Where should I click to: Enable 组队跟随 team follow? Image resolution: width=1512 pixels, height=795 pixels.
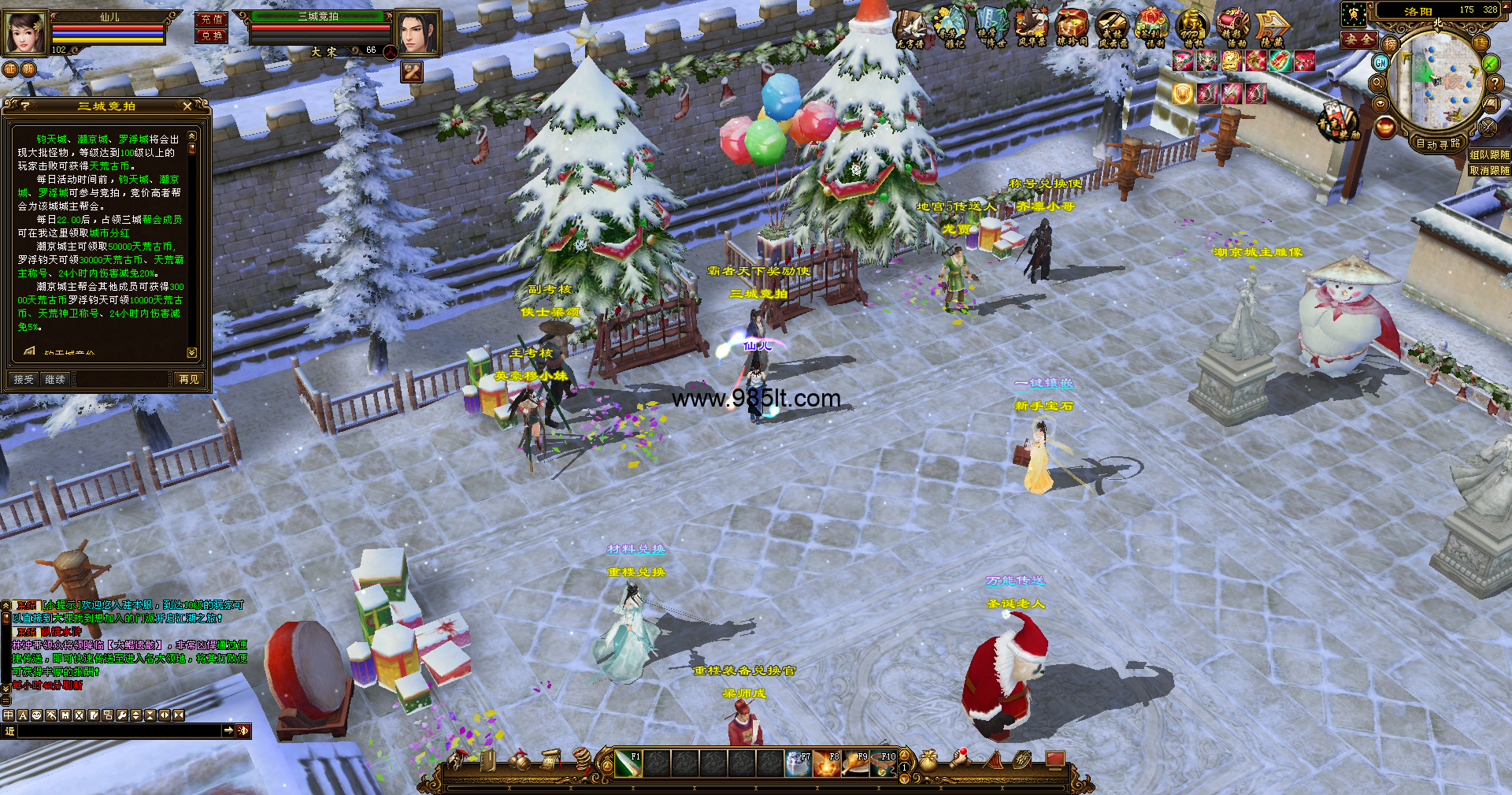1489,155
